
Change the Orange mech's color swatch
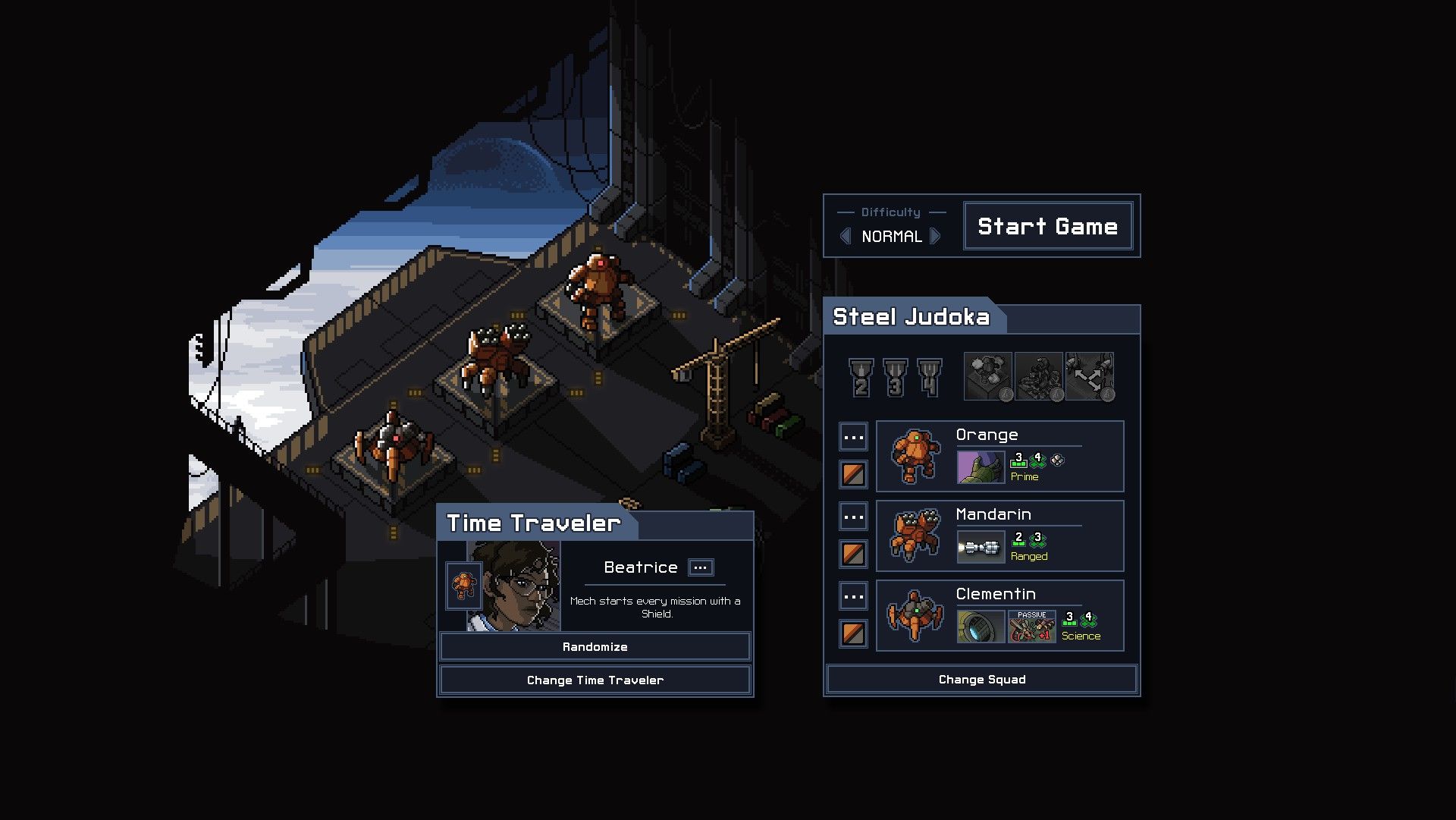(x=853, y=475)
